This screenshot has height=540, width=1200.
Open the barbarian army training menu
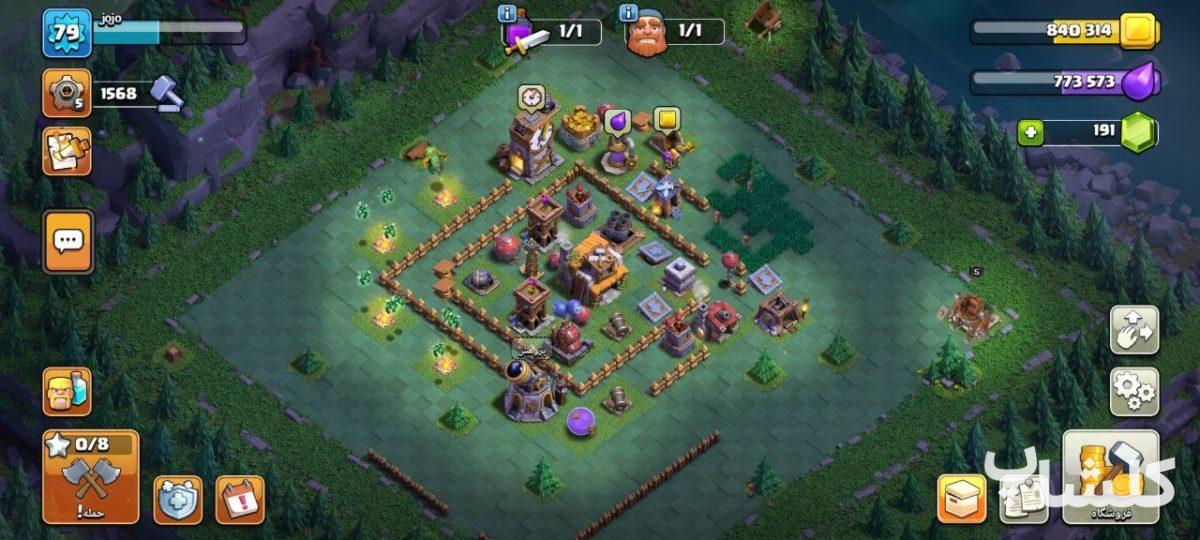(x=66, y=391)
